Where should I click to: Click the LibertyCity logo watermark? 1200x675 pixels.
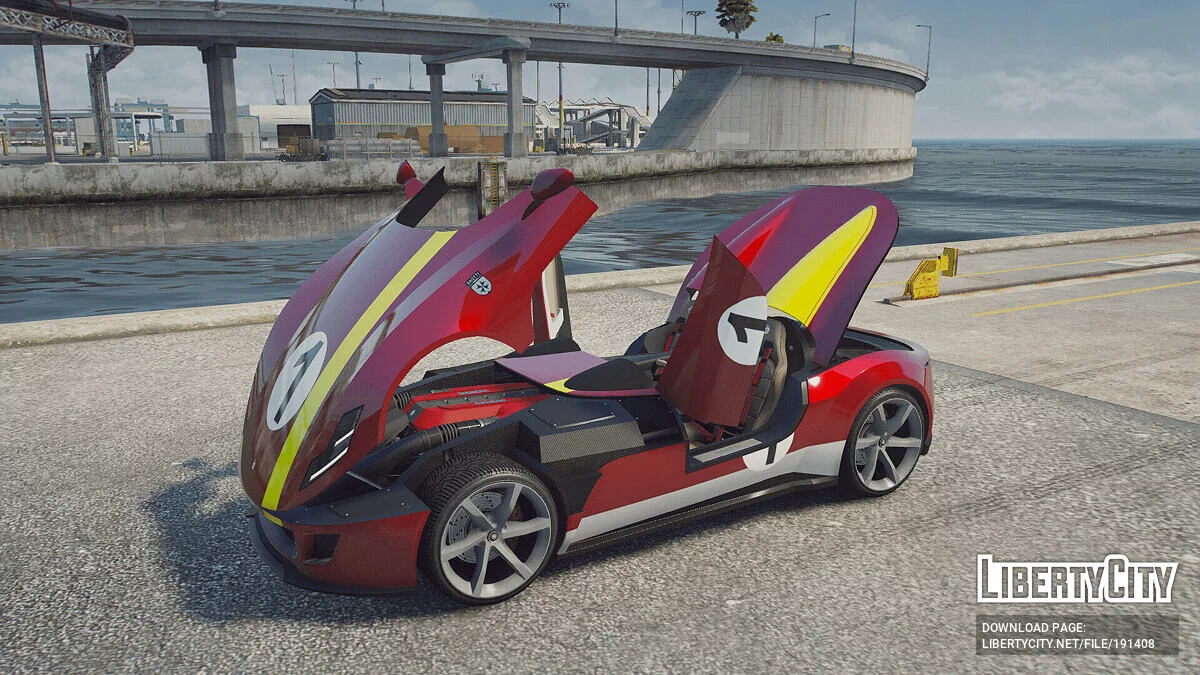click(1077, 579)
